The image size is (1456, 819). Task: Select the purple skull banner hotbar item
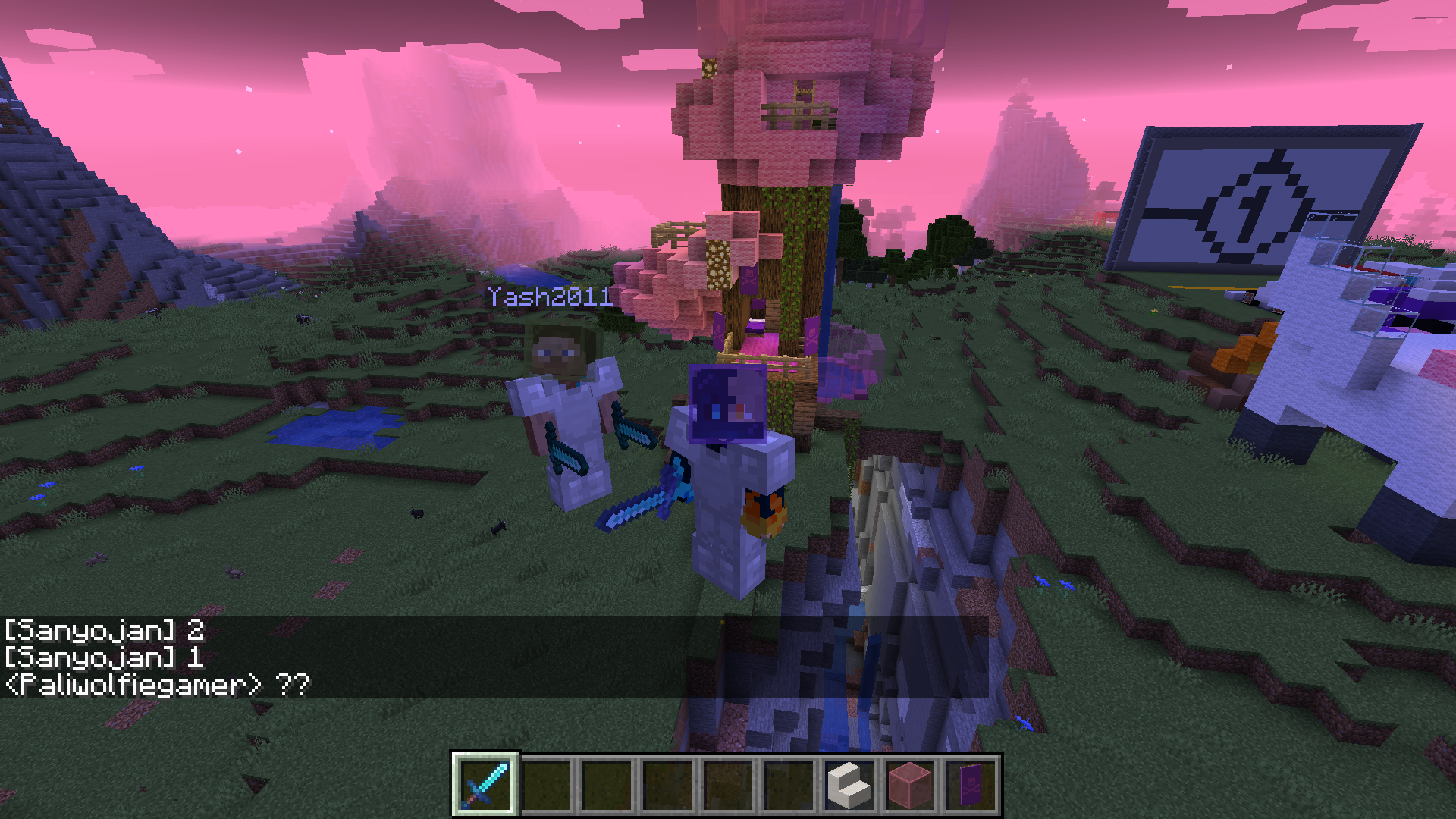coord(969,785)
